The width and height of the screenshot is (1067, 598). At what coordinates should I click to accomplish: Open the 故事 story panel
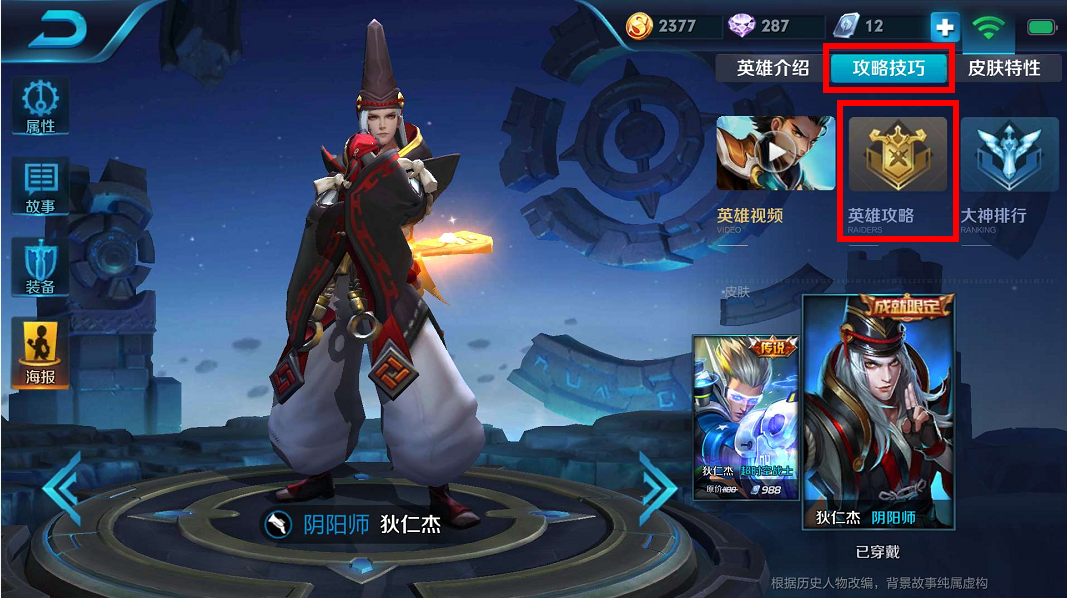click(40, 187)
